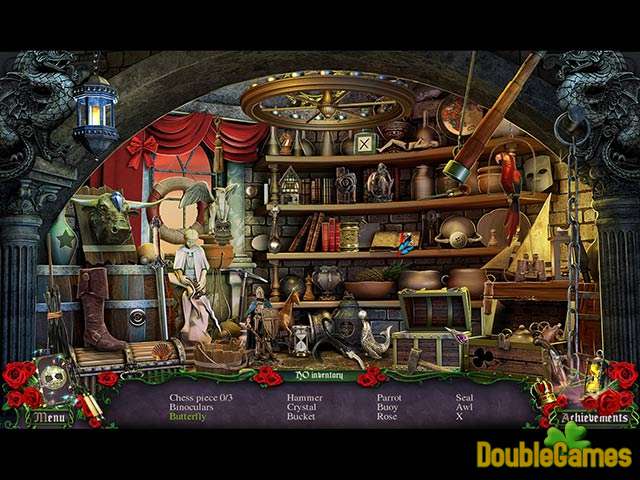Choose Crystal from the object list
640x480 pixels.
303,406
